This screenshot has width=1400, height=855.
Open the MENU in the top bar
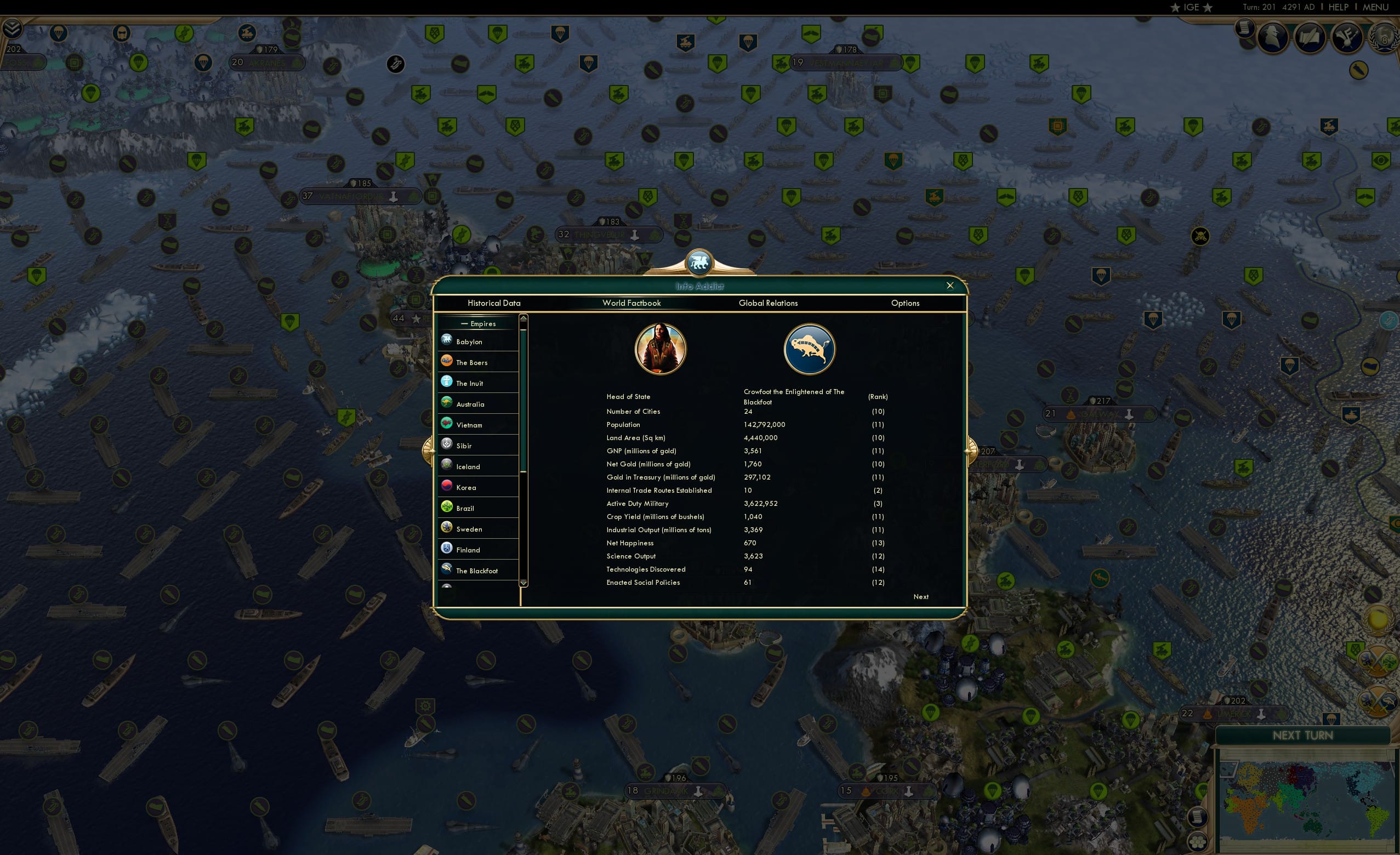[1375, 7]
